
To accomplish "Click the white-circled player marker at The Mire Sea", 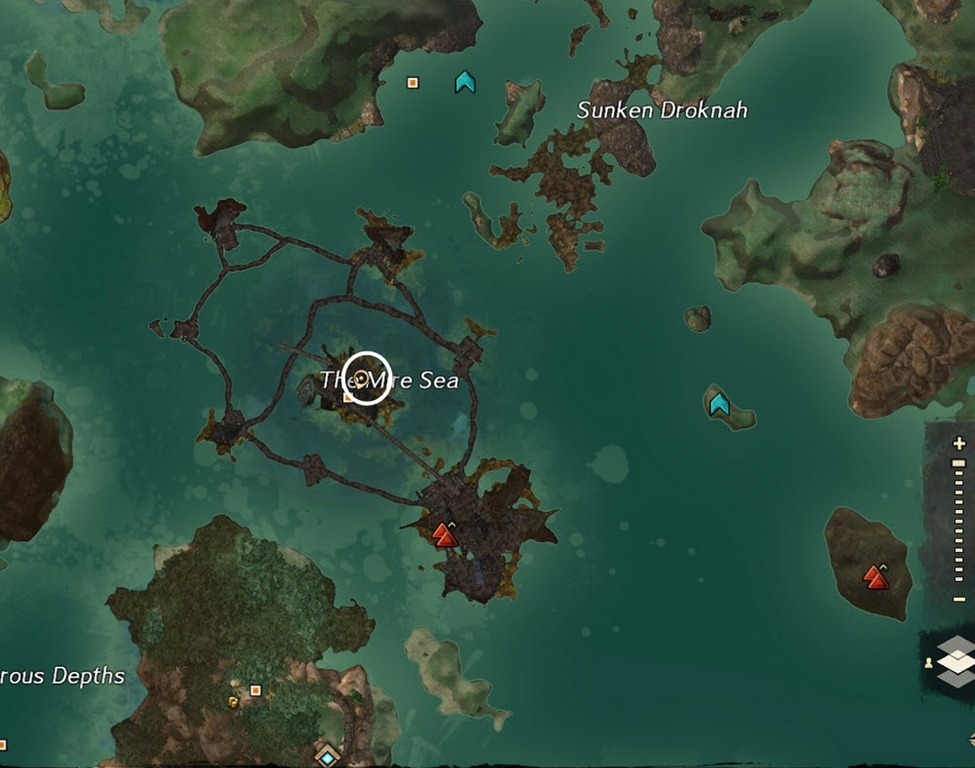I will point(367,378).
